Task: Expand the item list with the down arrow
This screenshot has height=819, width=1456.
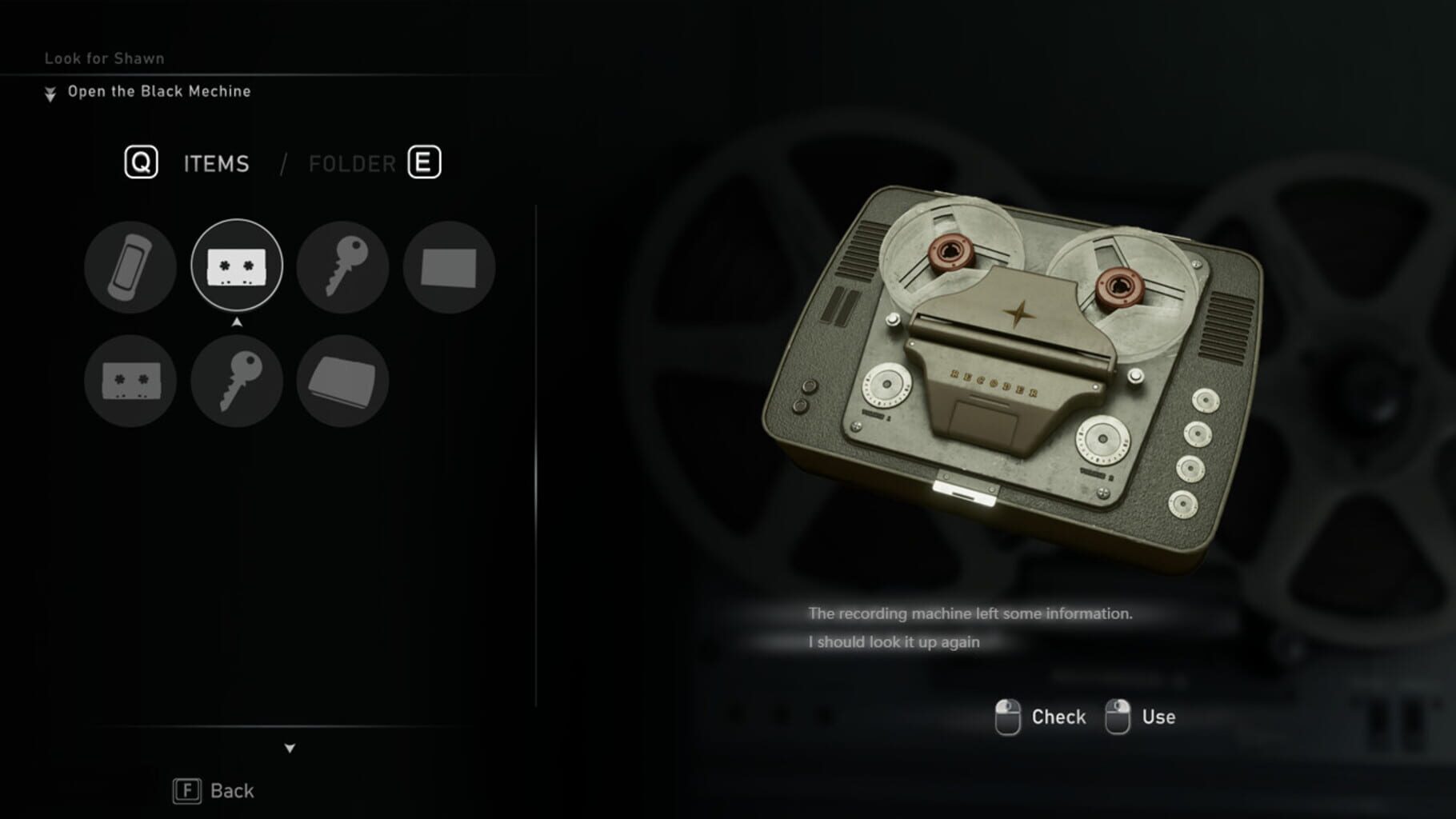Action: click(288, 749)
